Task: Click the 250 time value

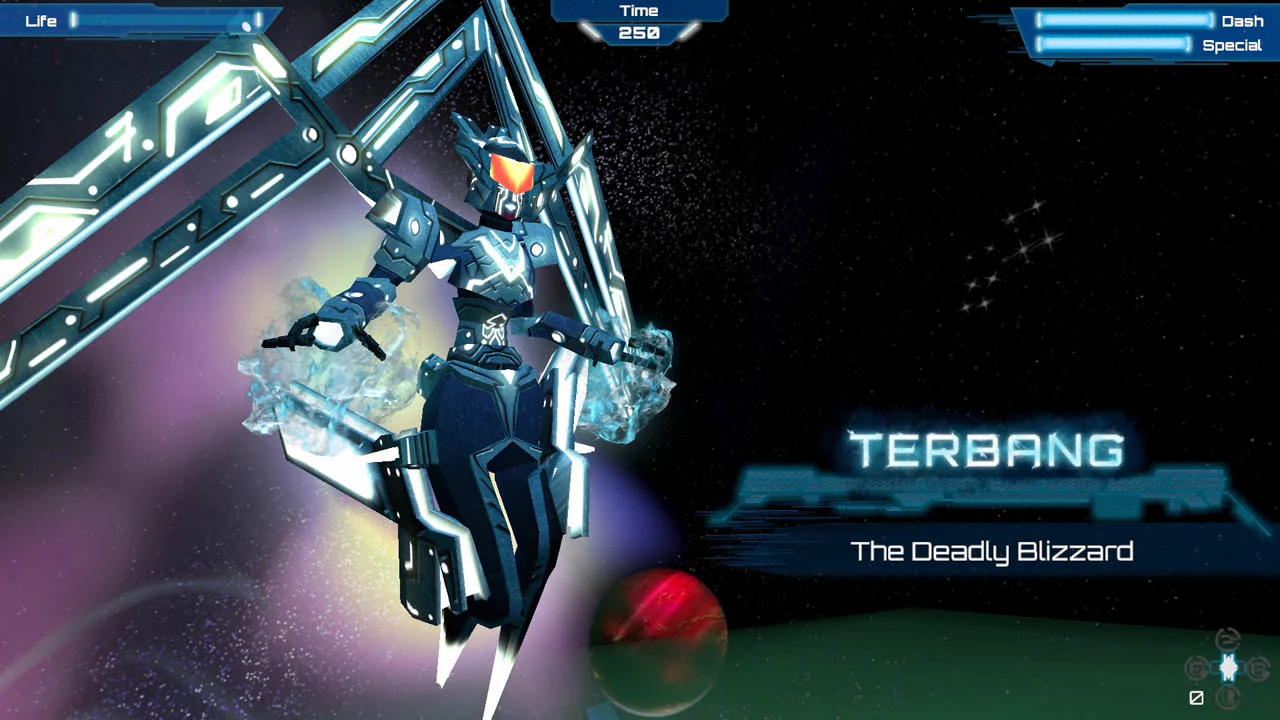Action: click(x=637, y=31)
